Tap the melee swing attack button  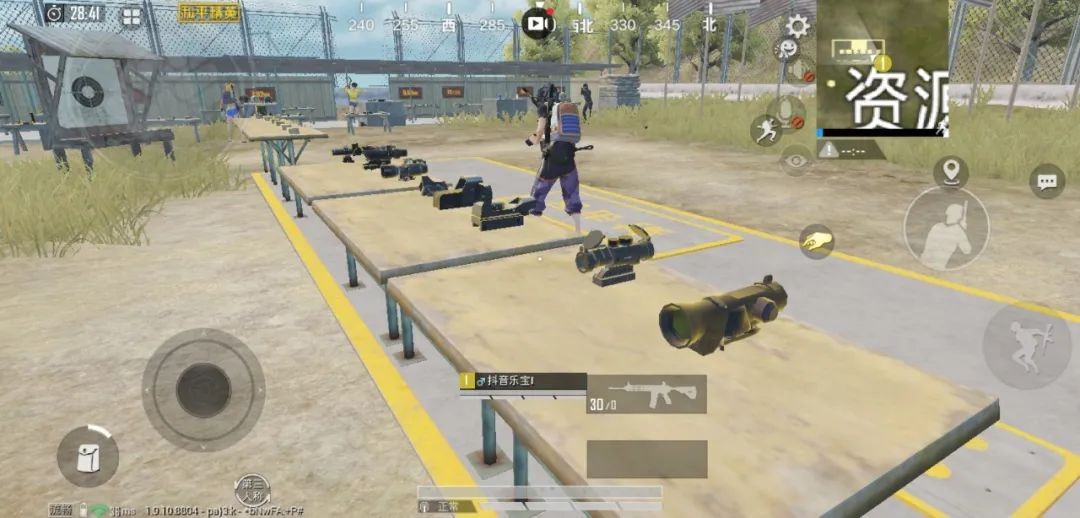[946, 229]
